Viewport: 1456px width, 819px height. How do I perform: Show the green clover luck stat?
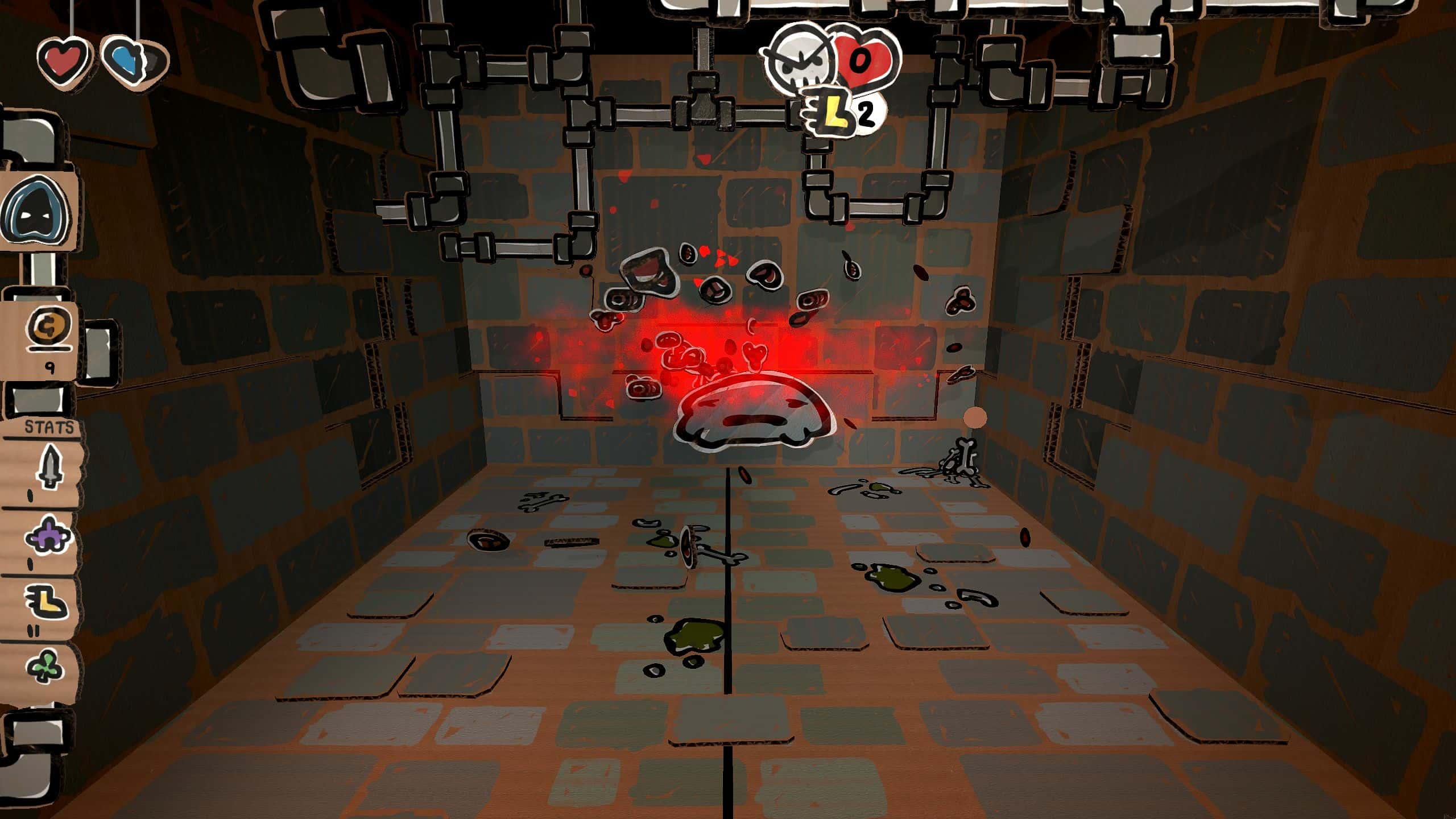coord(46,665)
